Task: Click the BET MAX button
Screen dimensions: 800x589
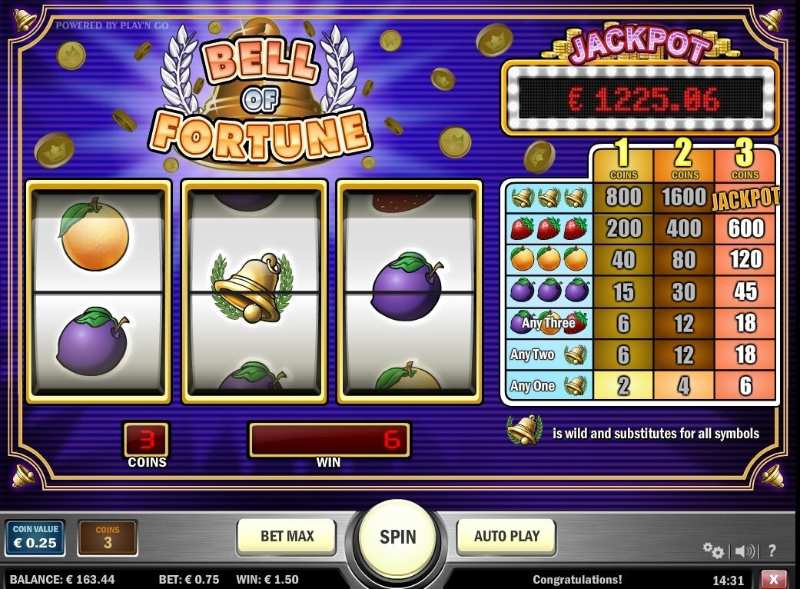Action: point(286,537)
